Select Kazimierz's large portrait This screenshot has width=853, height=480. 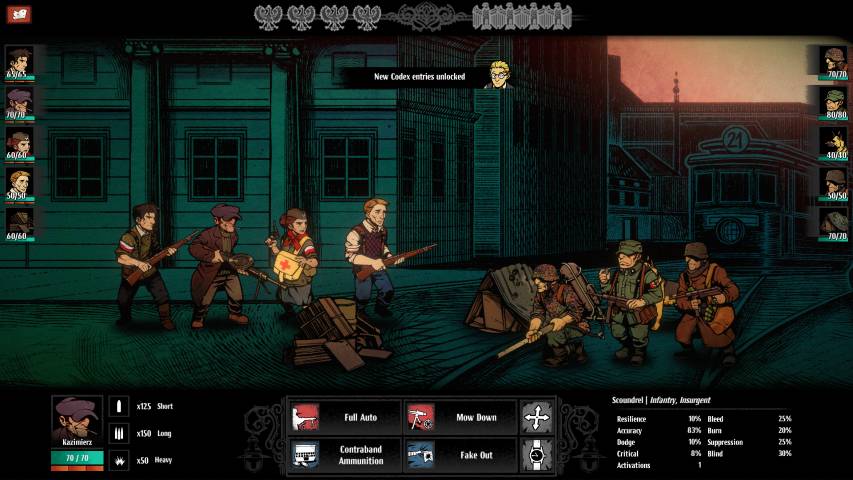[77, 421]
